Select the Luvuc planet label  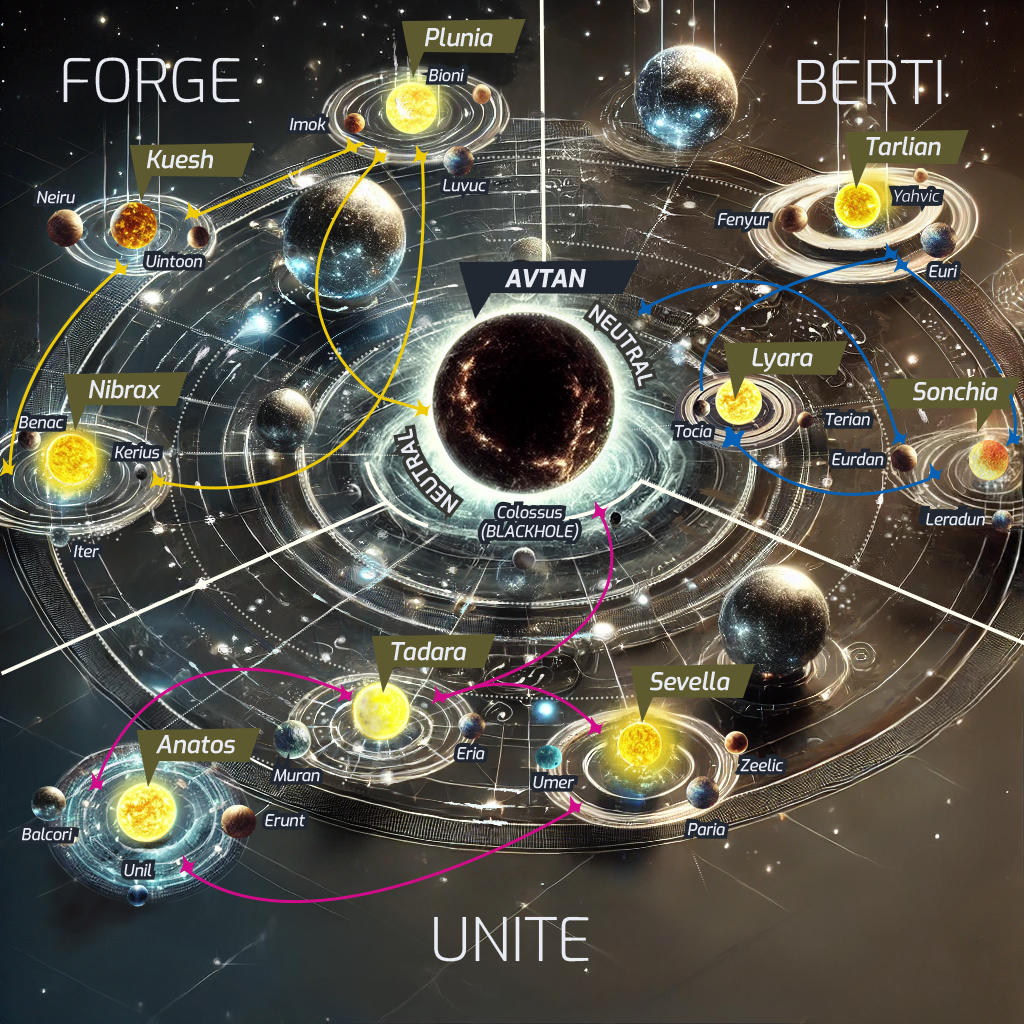[x=464, y=186]
